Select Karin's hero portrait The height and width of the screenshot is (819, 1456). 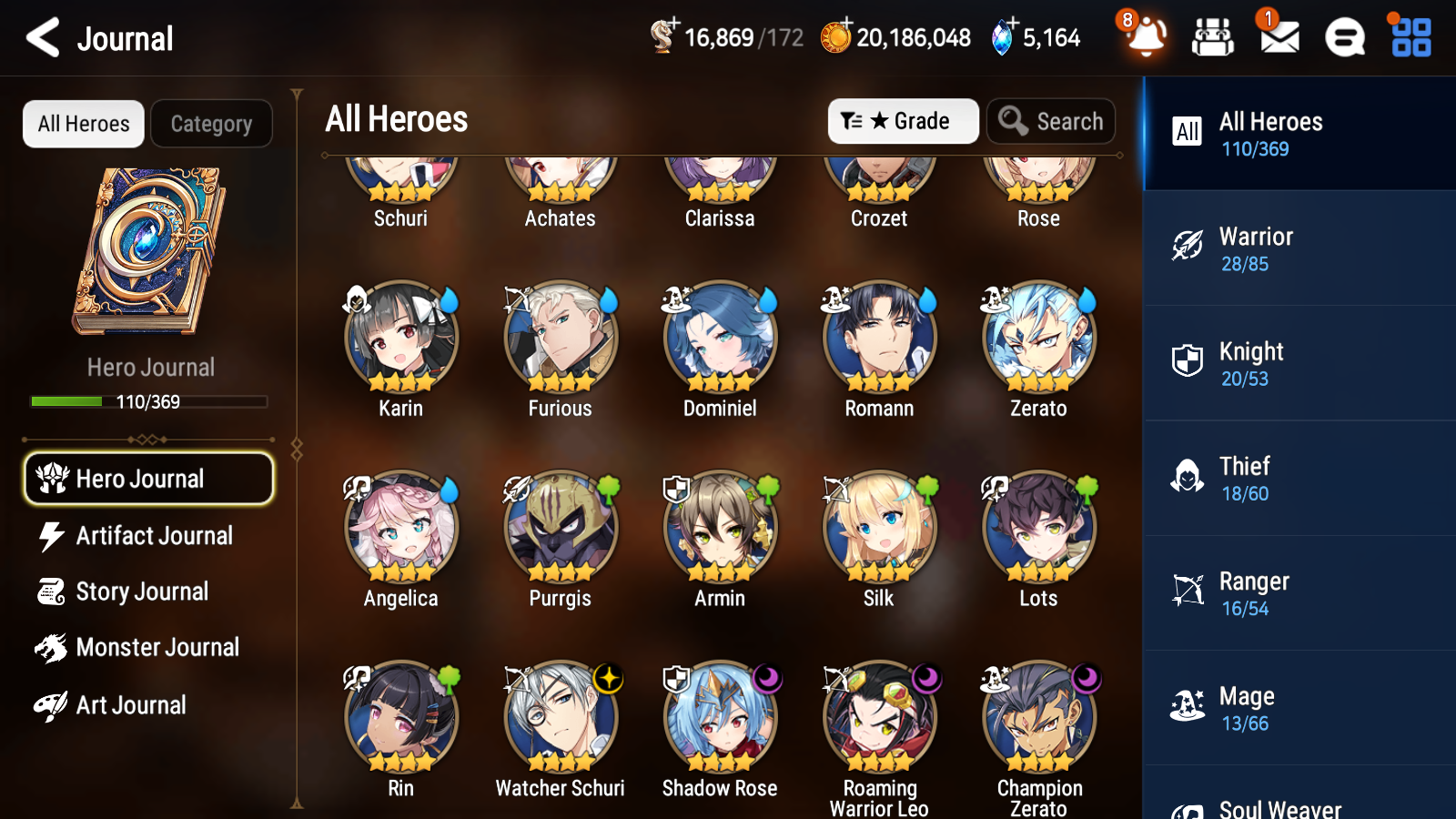[400, 338]
